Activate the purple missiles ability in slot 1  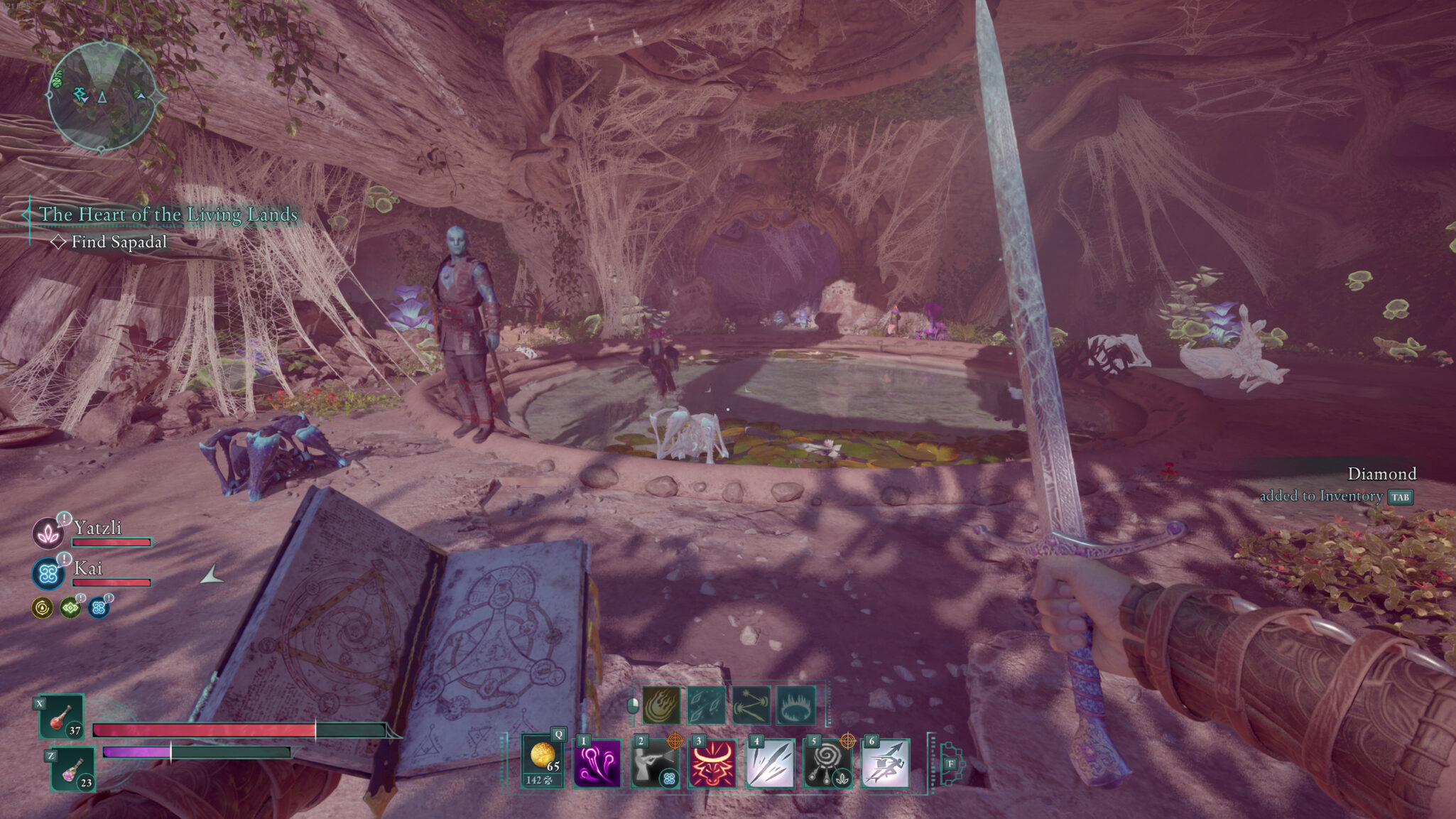[x=597, y=764]
